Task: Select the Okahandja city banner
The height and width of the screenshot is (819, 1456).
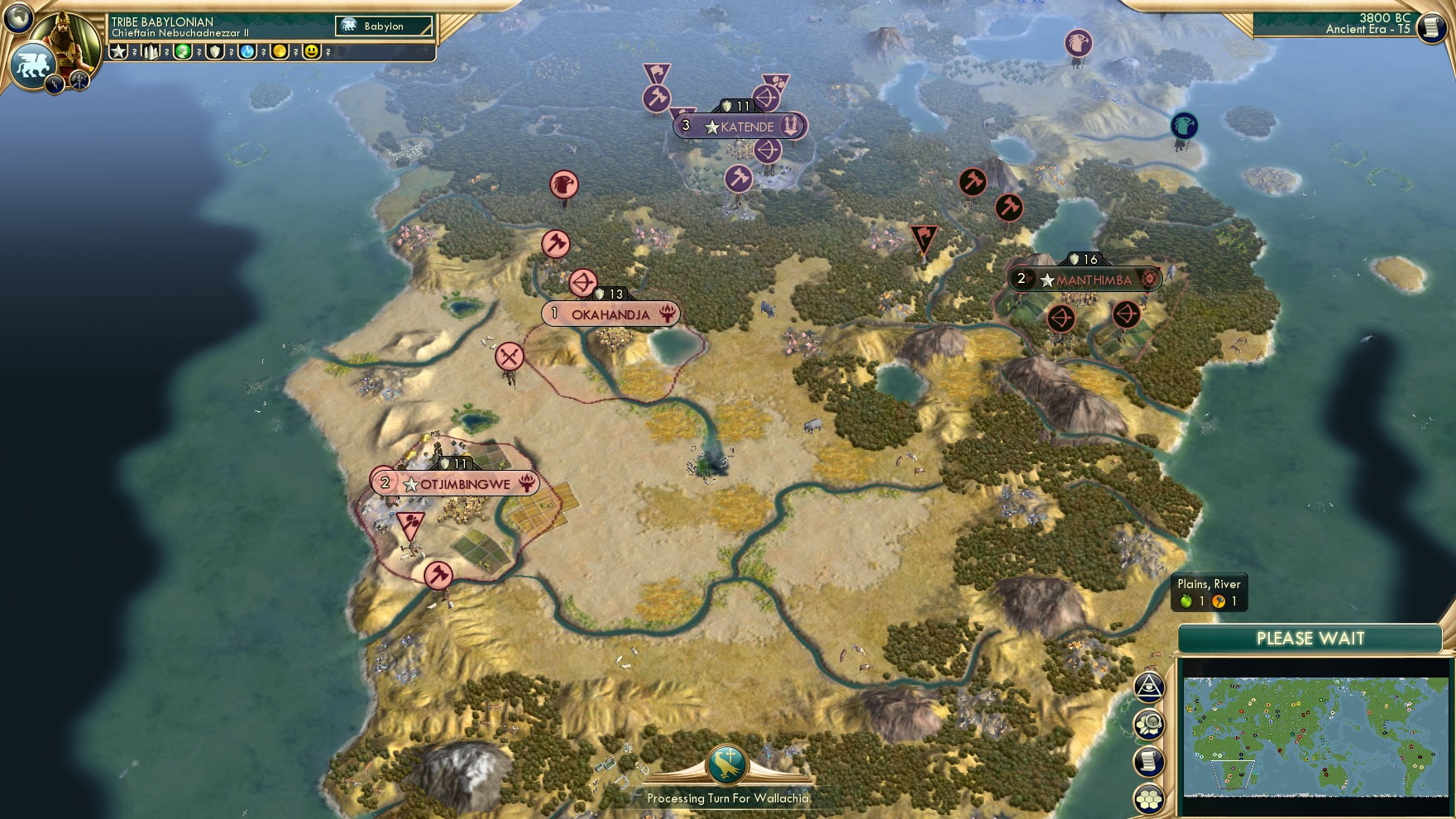Action: [612, 314]
